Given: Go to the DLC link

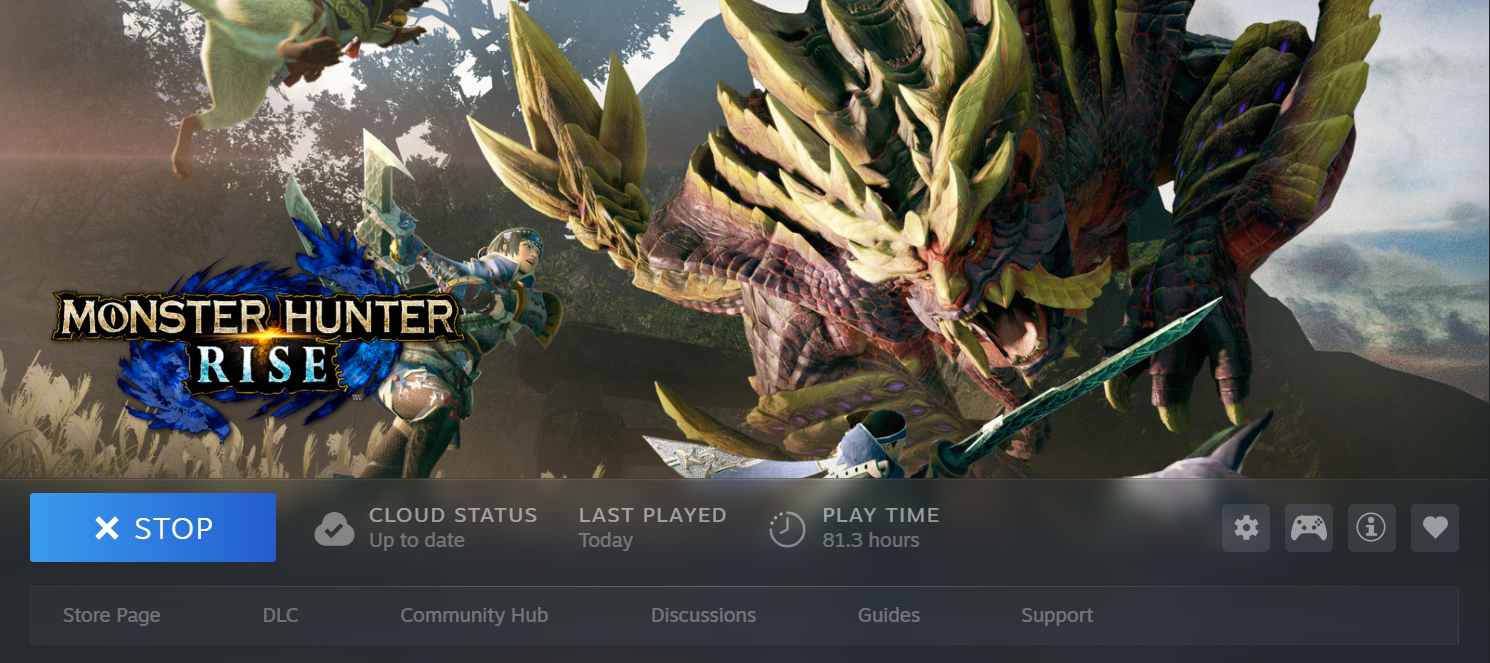Looking at the screenshot, I should click(280, 615).
